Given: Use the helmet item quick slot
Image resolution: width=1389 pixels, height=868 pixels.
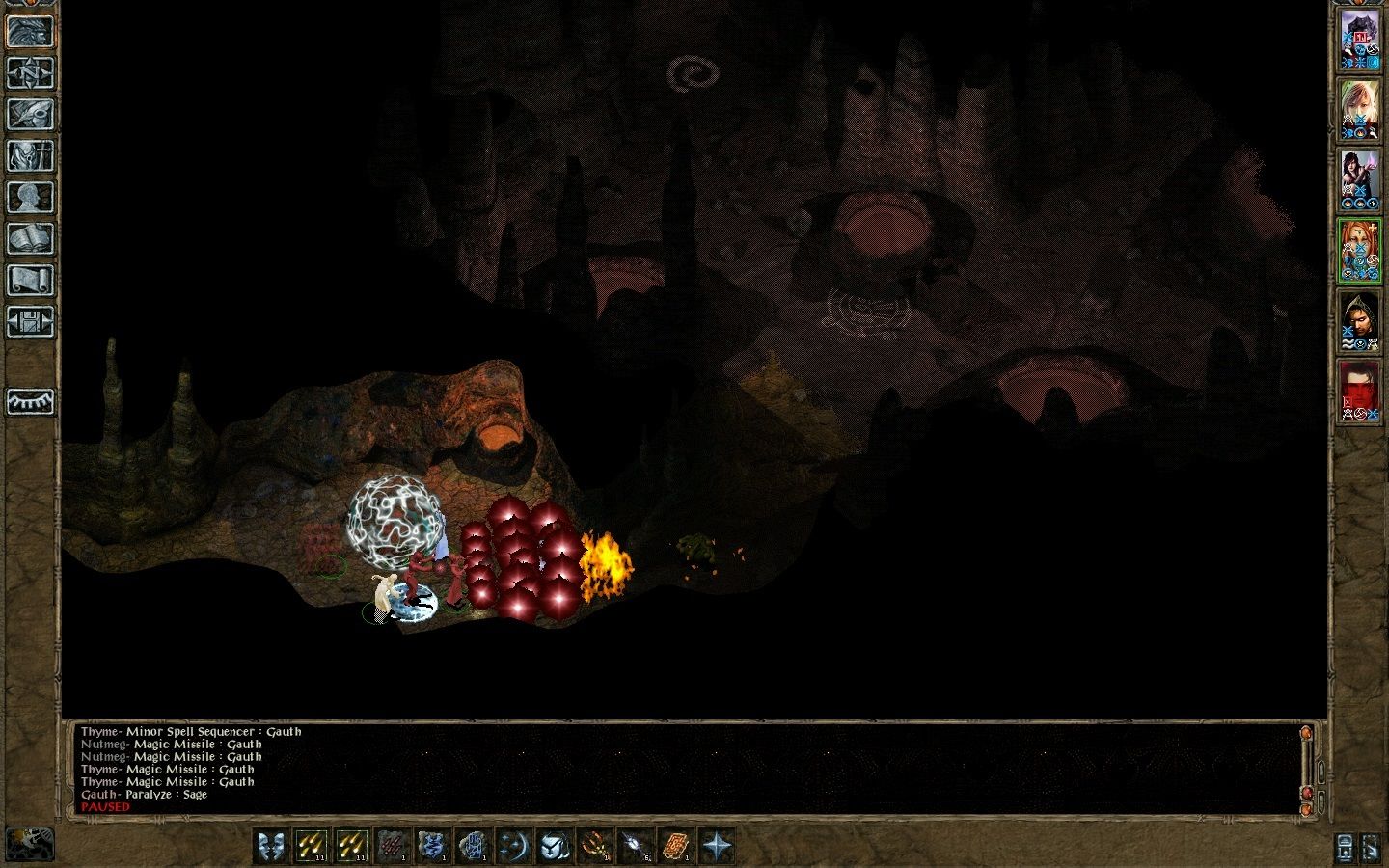Looking at the screenshot, I should coord(554,846).
